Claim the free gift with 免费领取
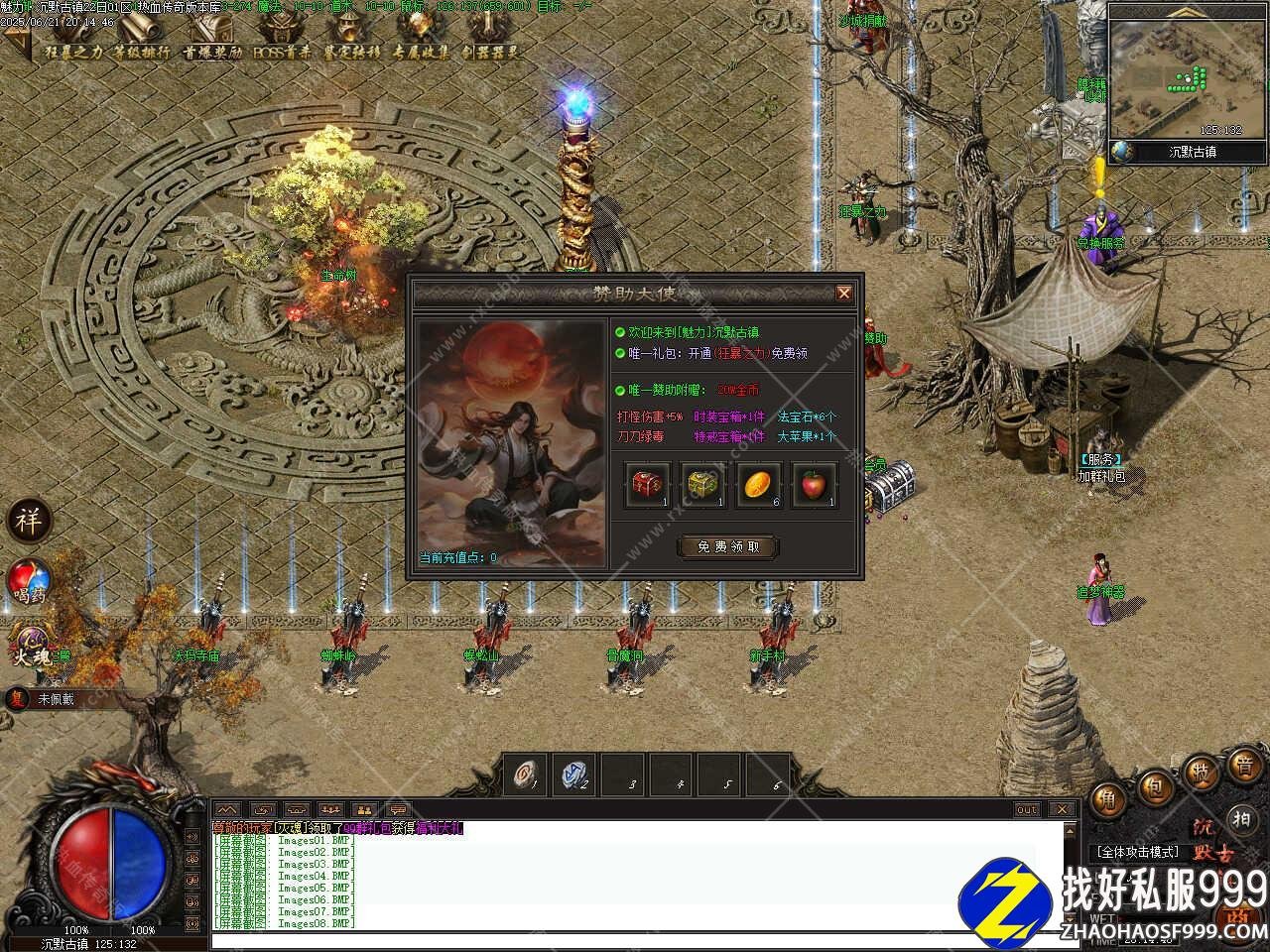Image resolution: width=1270 pixels, height=952 pixels. click(727, 546)
